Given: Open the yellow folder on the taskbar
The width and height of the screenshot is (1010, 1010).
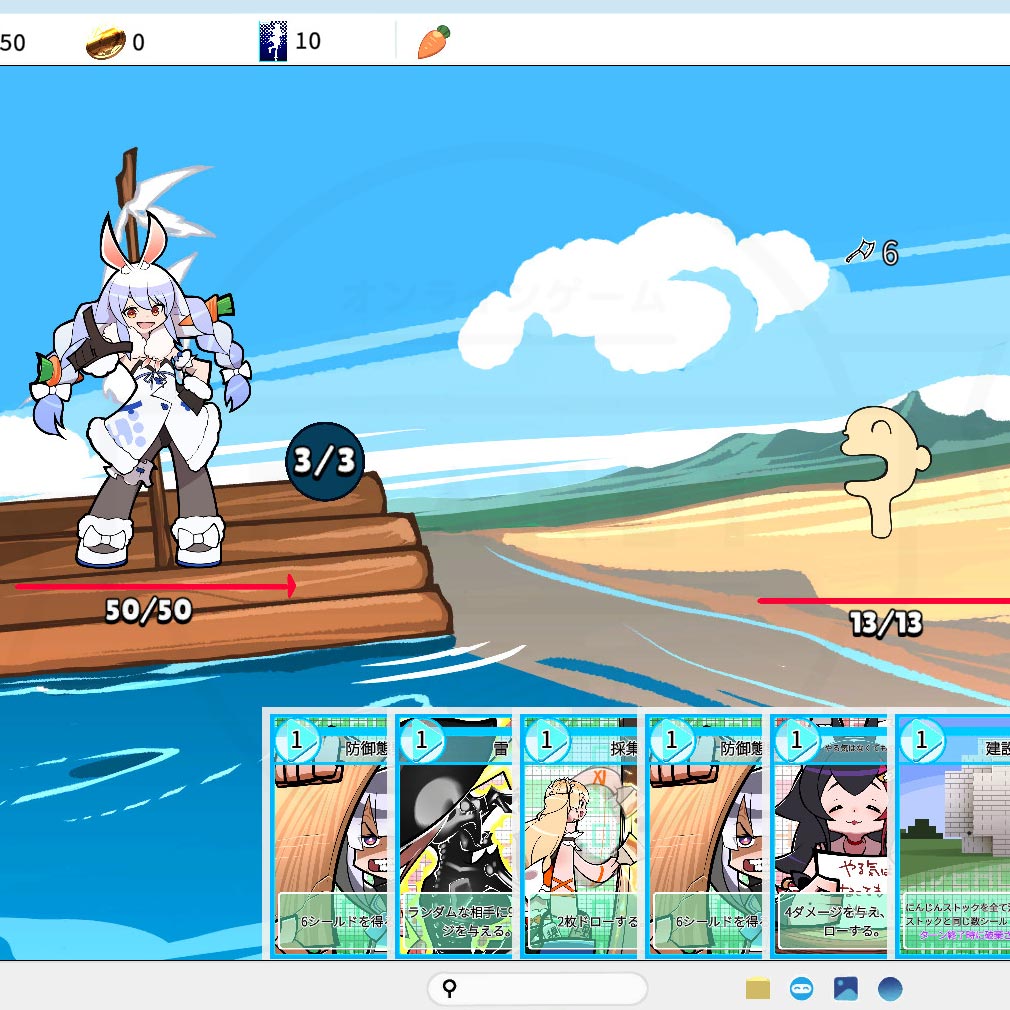Looking at the screenshot, I should 758,989.
